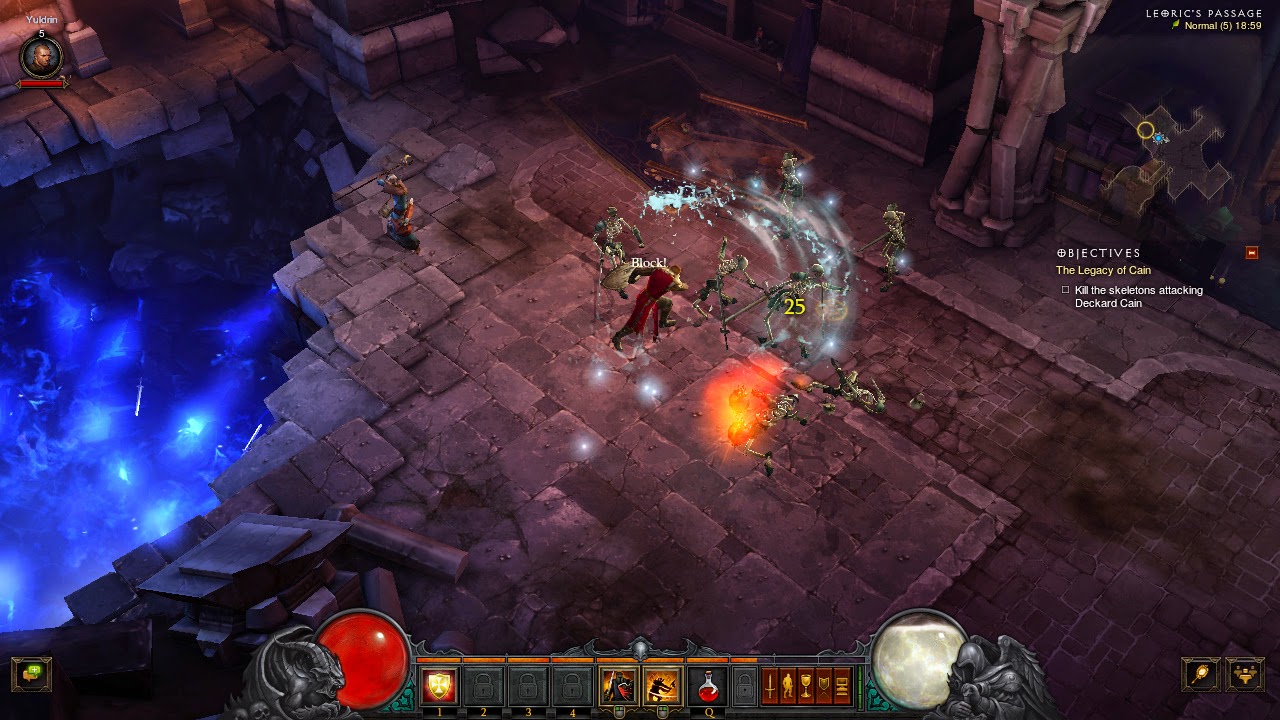Open the chat bubble button
Viewport: 1280px width, 720px height.
(32, 673)
